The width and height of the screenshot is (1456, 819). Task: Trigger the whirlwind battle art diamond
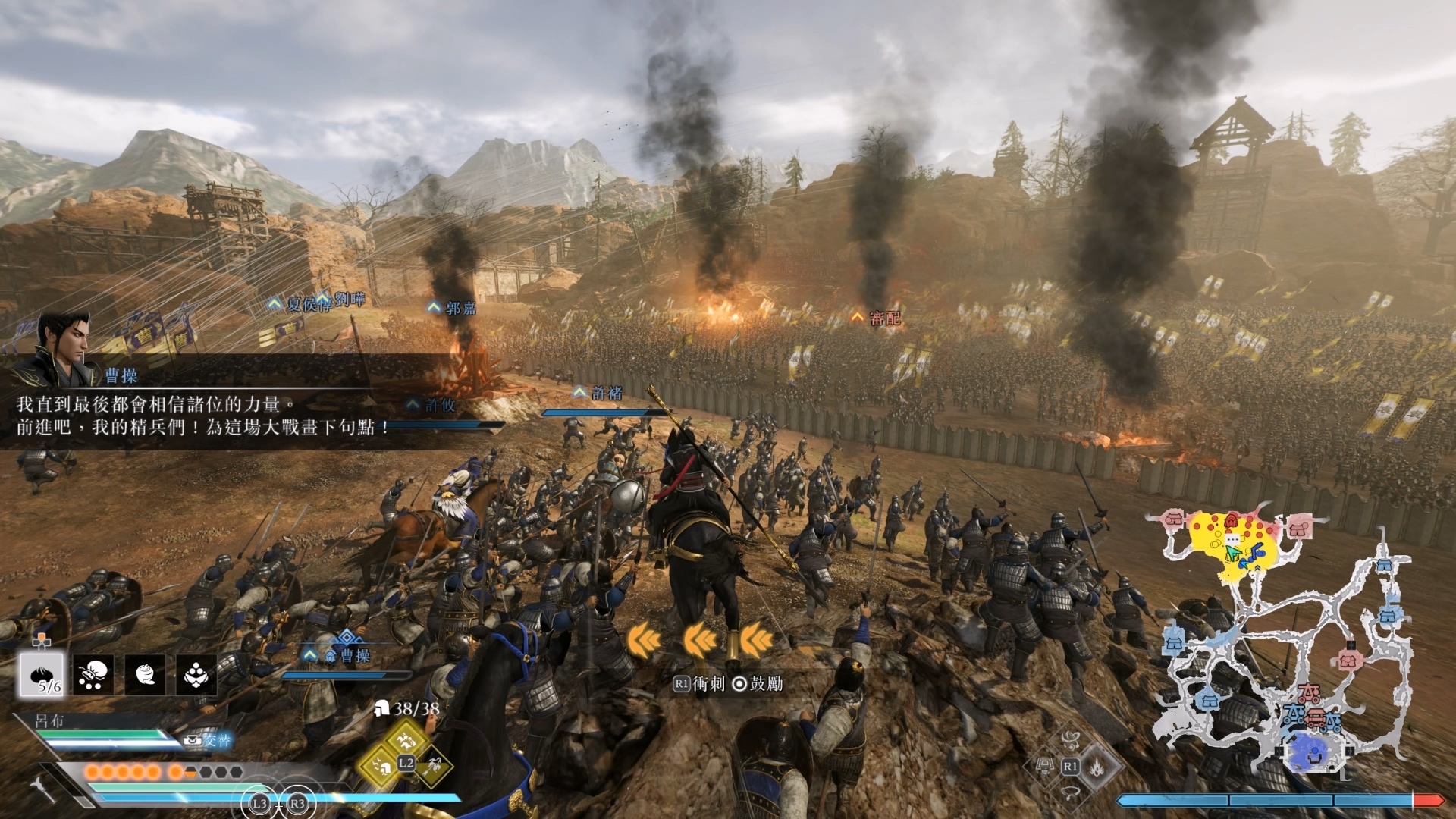coord(1071,739)
